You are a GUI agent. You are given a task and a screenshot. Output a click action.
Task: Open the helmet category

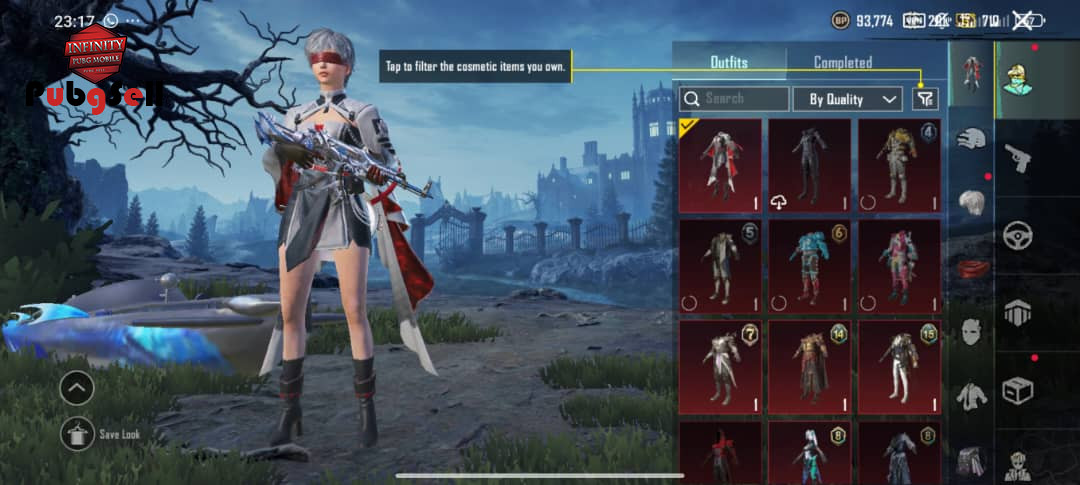[x=970, y=140]
